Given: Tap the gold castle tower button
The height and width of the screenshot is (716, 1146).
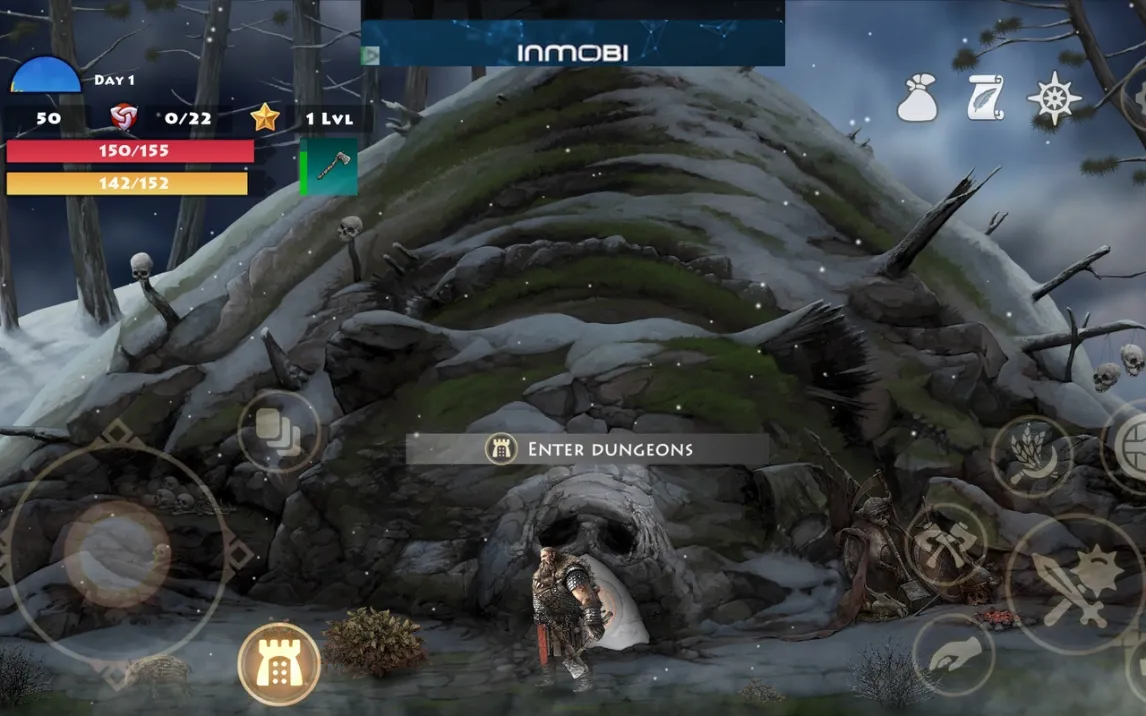Looking at the screenshot, I should click(279, 664).
